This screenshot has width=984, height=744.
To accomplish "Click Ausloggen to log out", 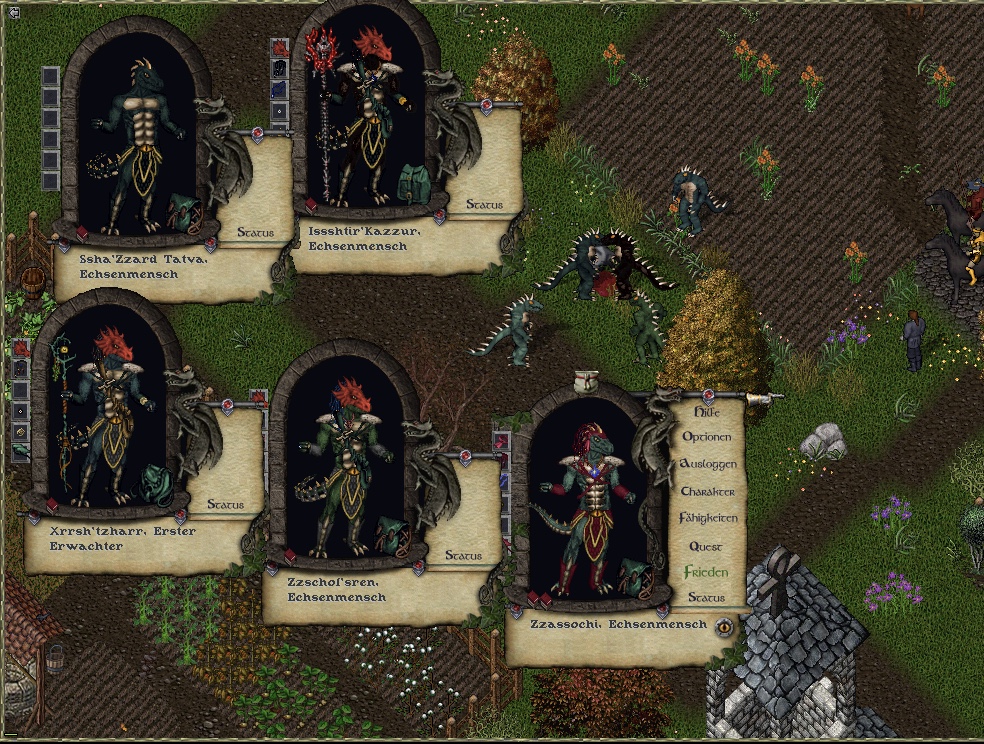I will coord(707,464).
